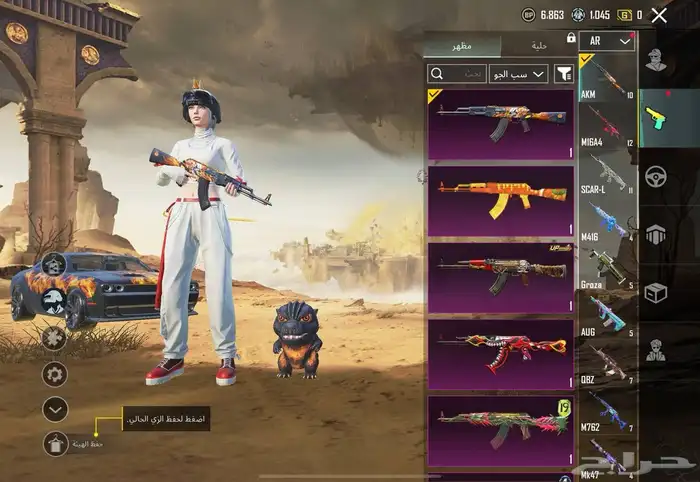Close the inventory screen with the X
The height and width of the screenshot is (482, 700).
[x=659, y=15]
